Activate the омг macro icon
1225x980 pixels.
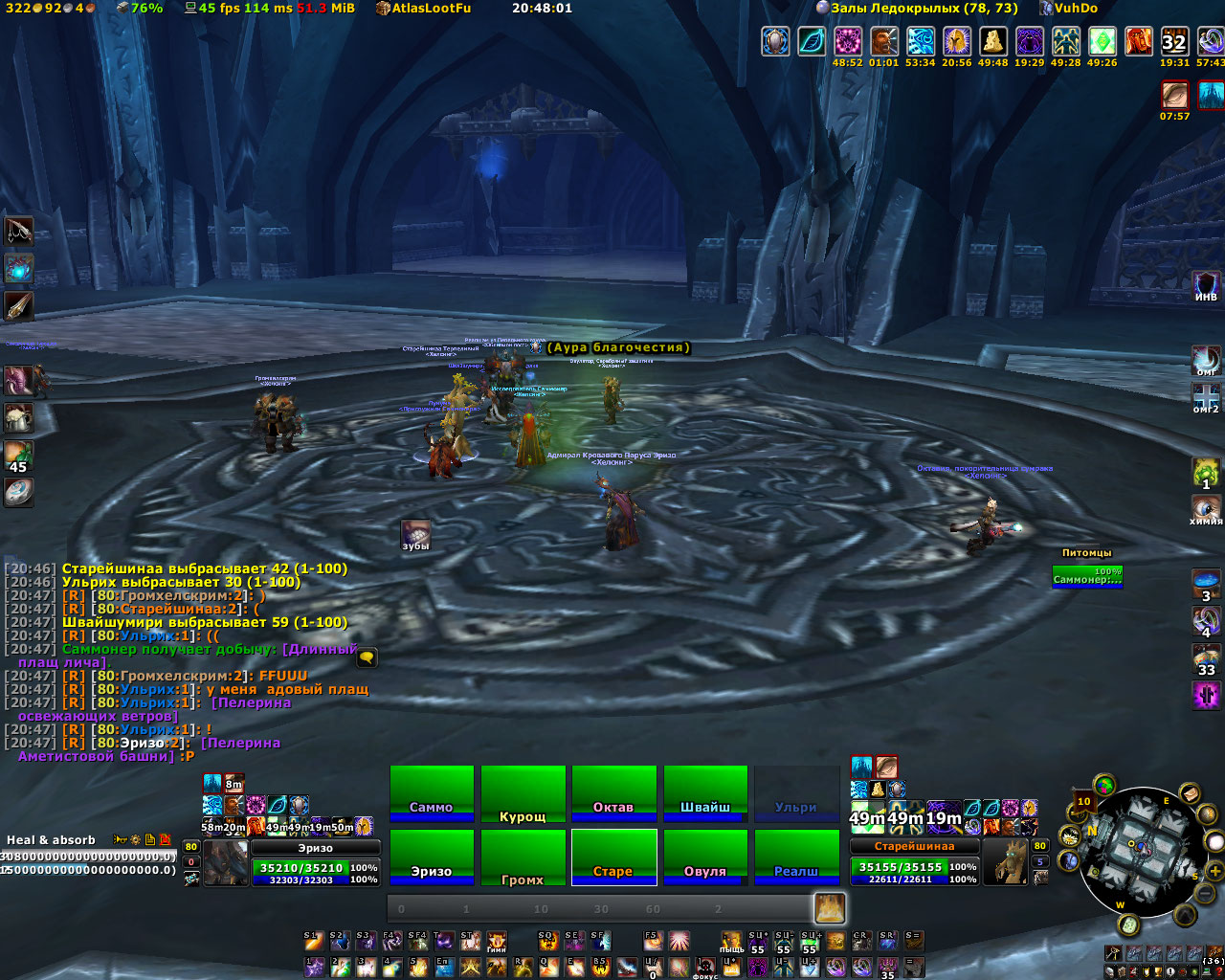tap(1206, 361)
